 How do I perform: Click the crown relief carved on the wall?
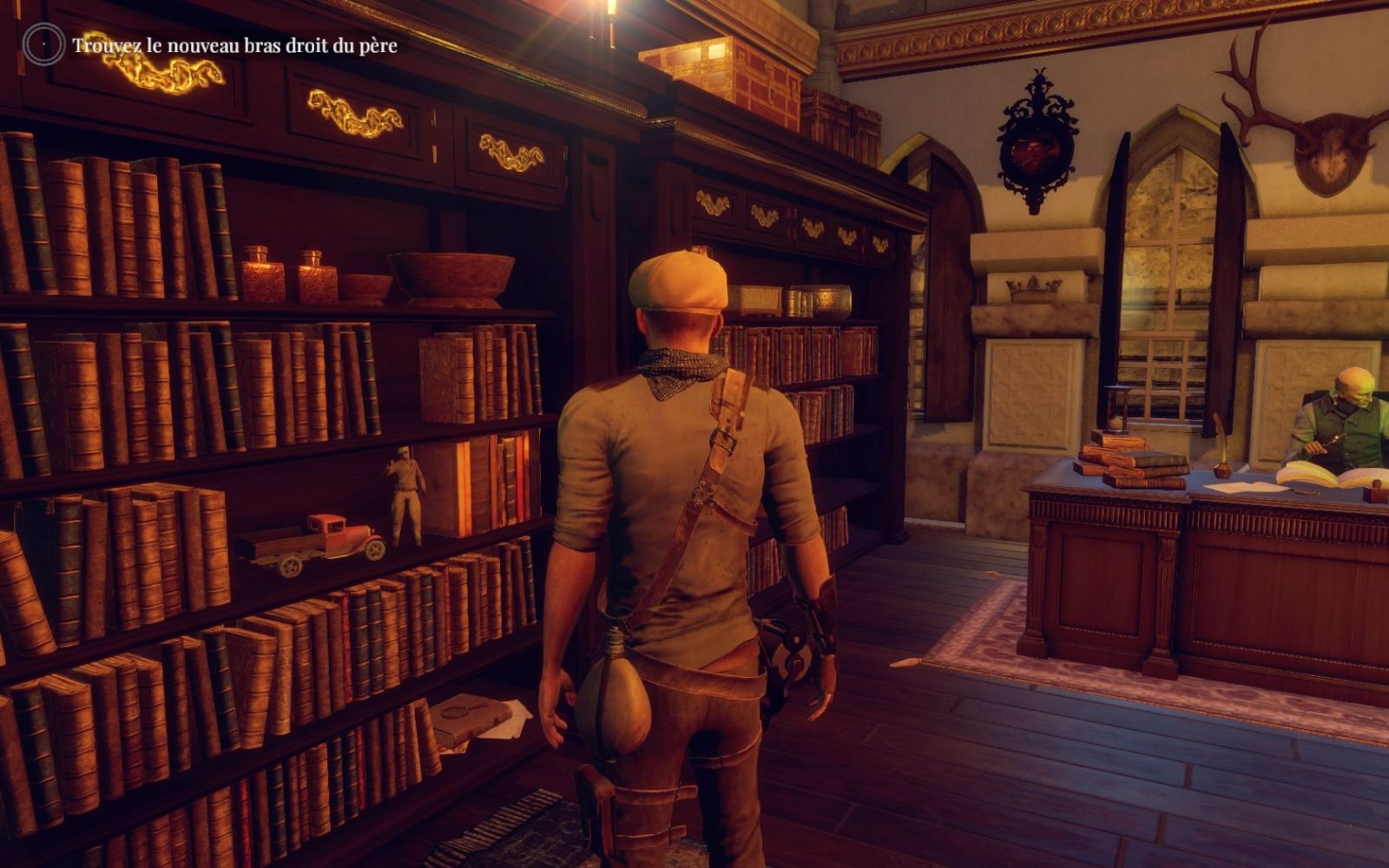(x=1032, y=286)
